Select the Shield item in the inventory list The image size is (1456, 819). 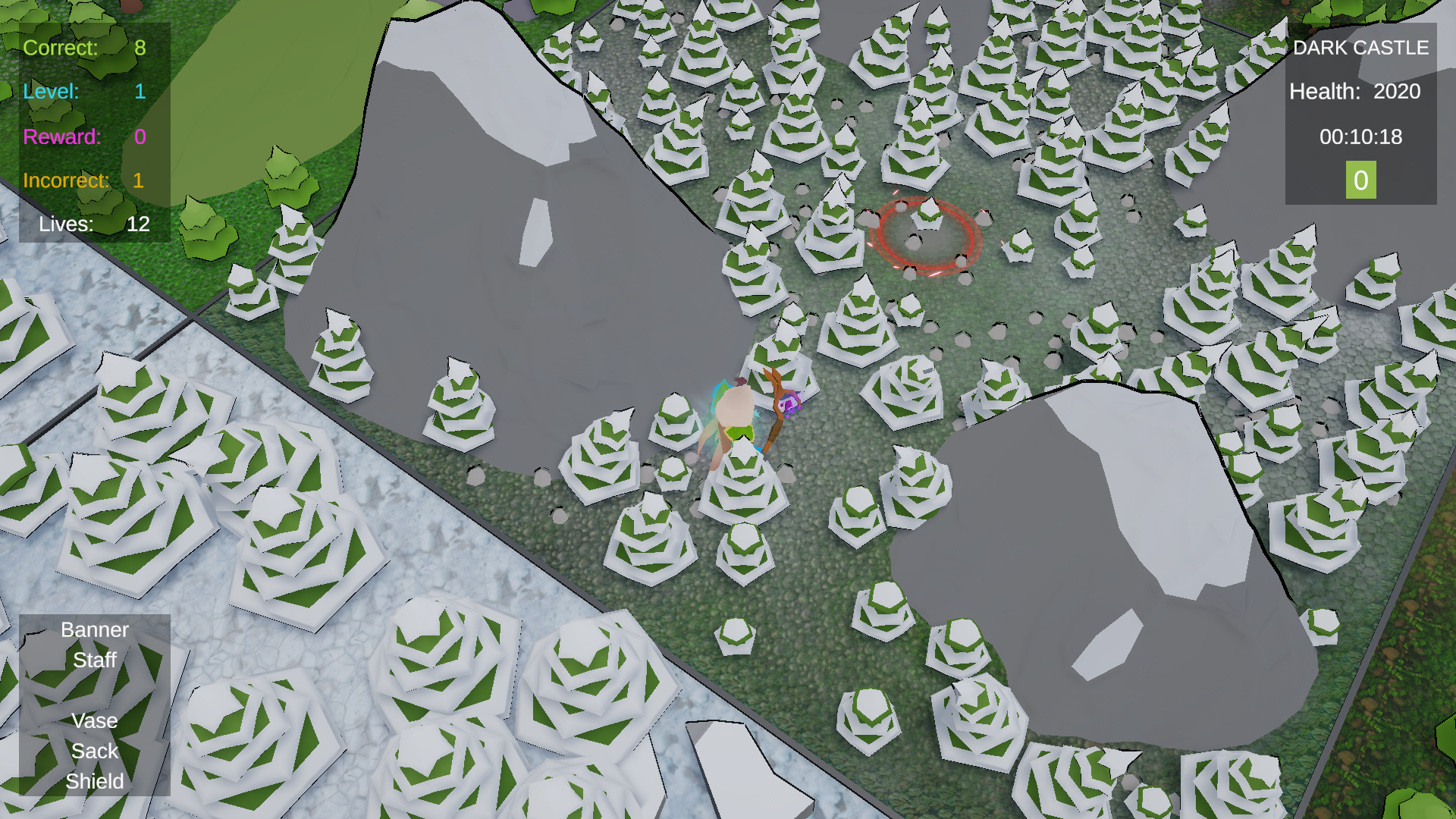tap(93, 781)
